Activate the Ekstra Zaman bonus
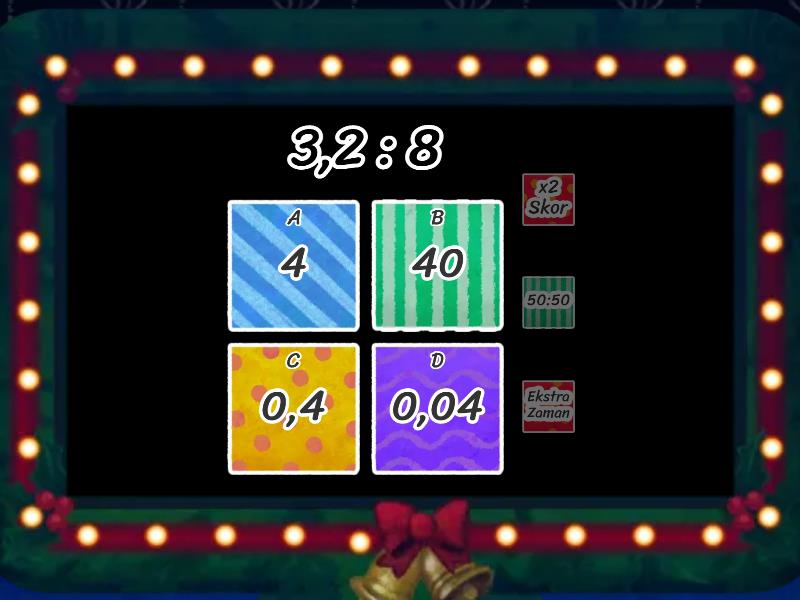Image resolution: width=800 pixels, height=600 pixels. pos(548,405)
